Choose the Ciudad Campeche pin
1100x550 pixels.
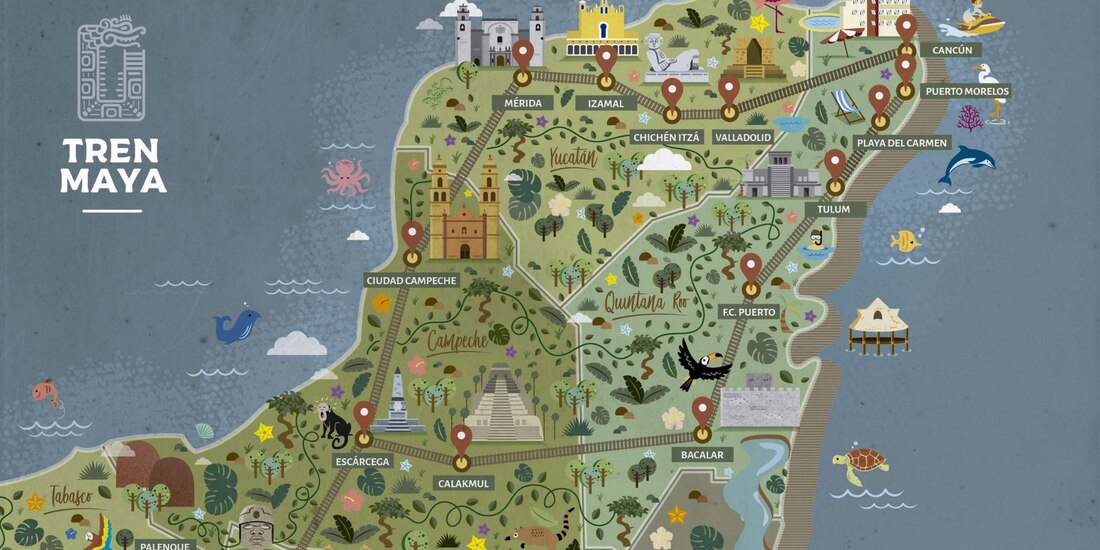tap(412, 235)
